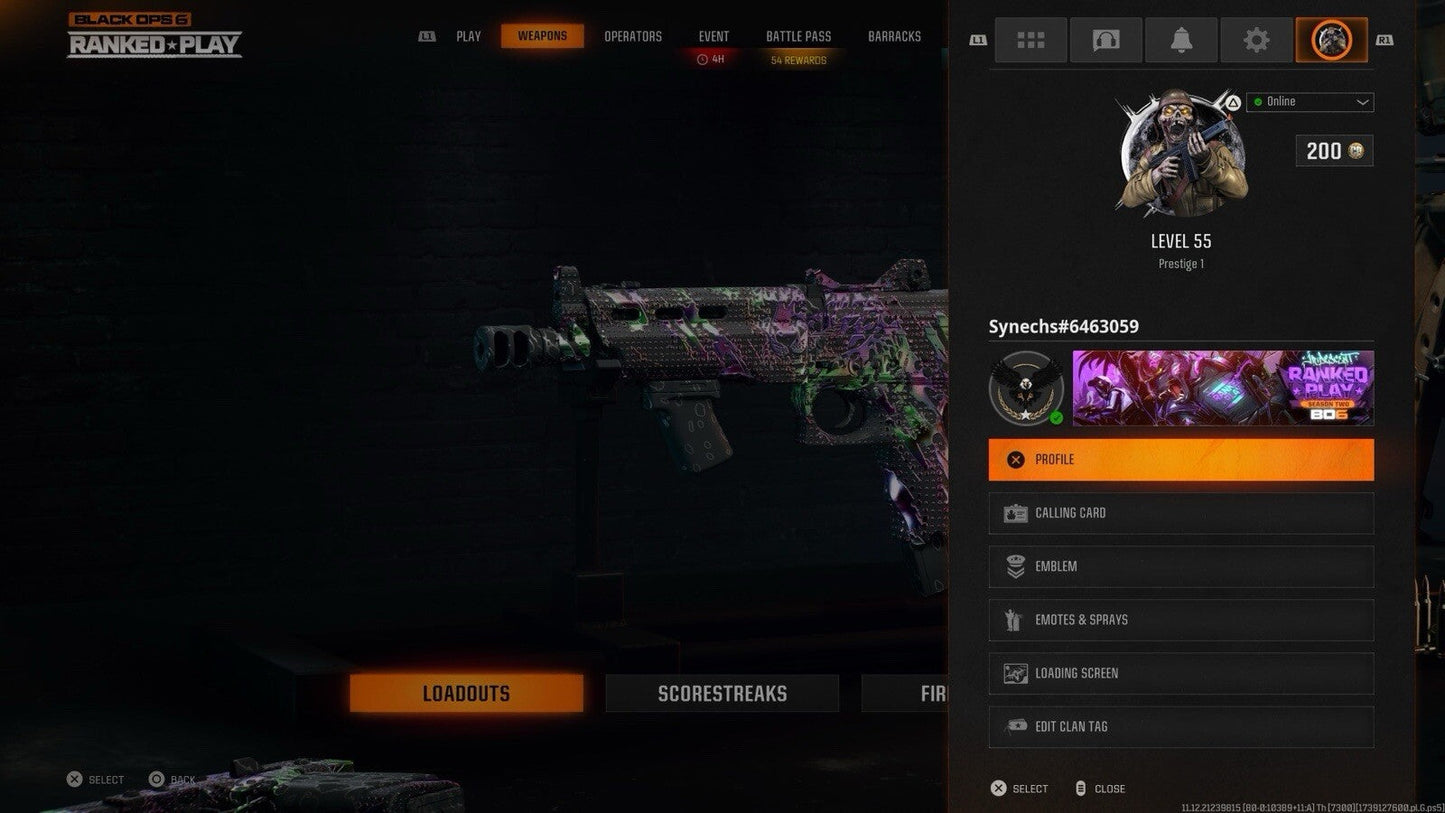Select the Loadouts button
Image resolution: width=1445 pixels, height=813 pixels.
point(466,692)
